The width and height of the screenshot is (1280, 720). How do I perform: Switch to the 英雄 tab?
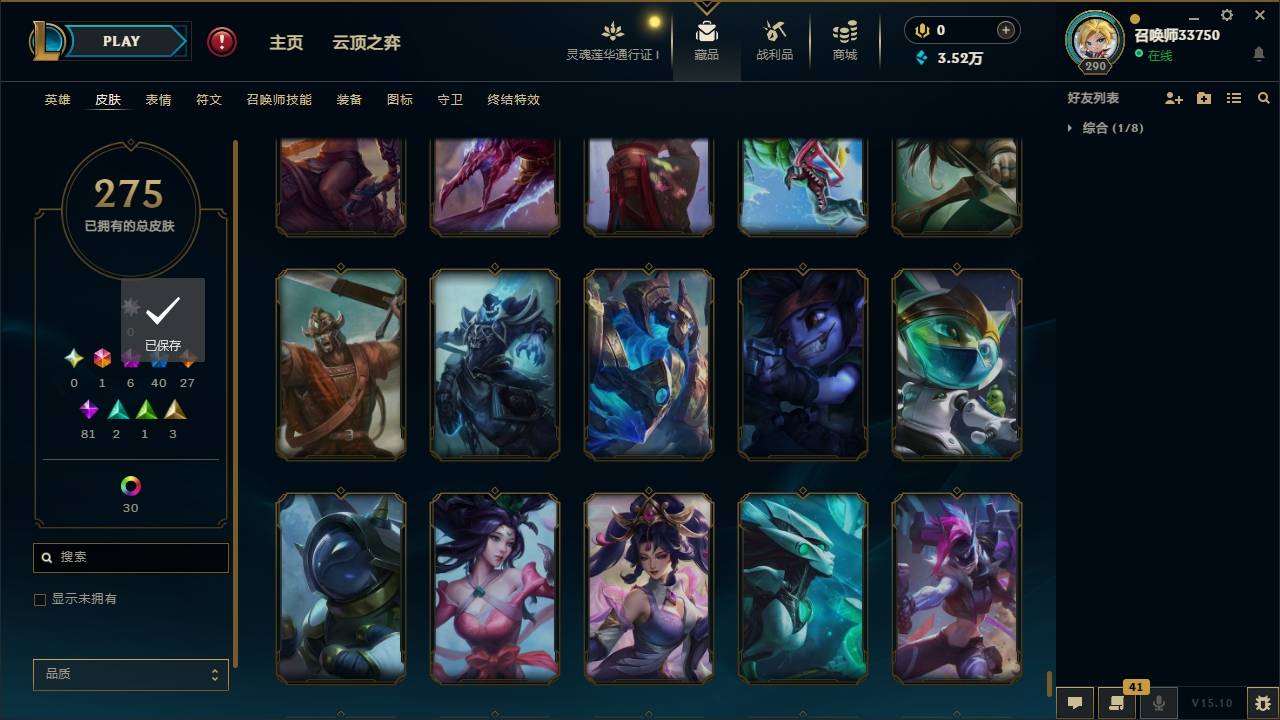click(57, 99)
